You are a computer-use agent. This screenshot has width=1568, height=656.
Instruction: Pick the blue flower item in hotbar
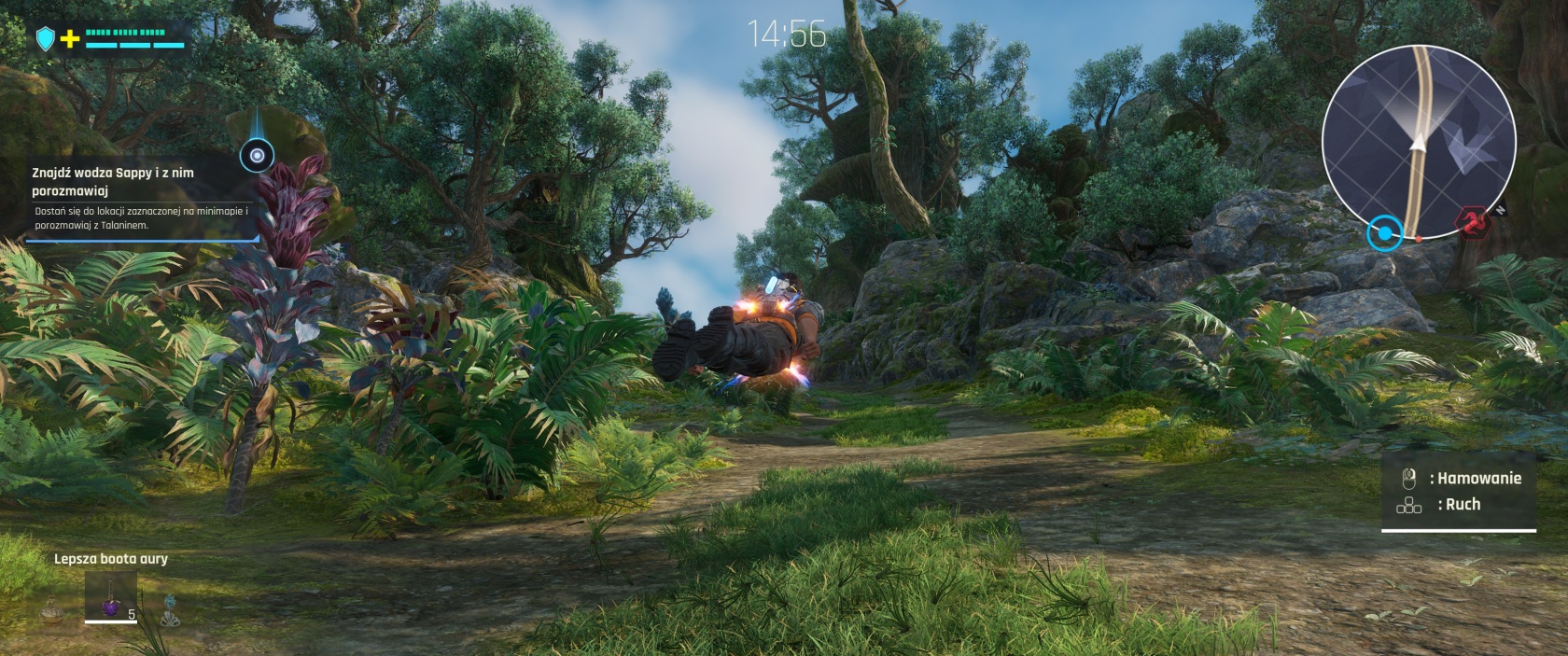170,609
